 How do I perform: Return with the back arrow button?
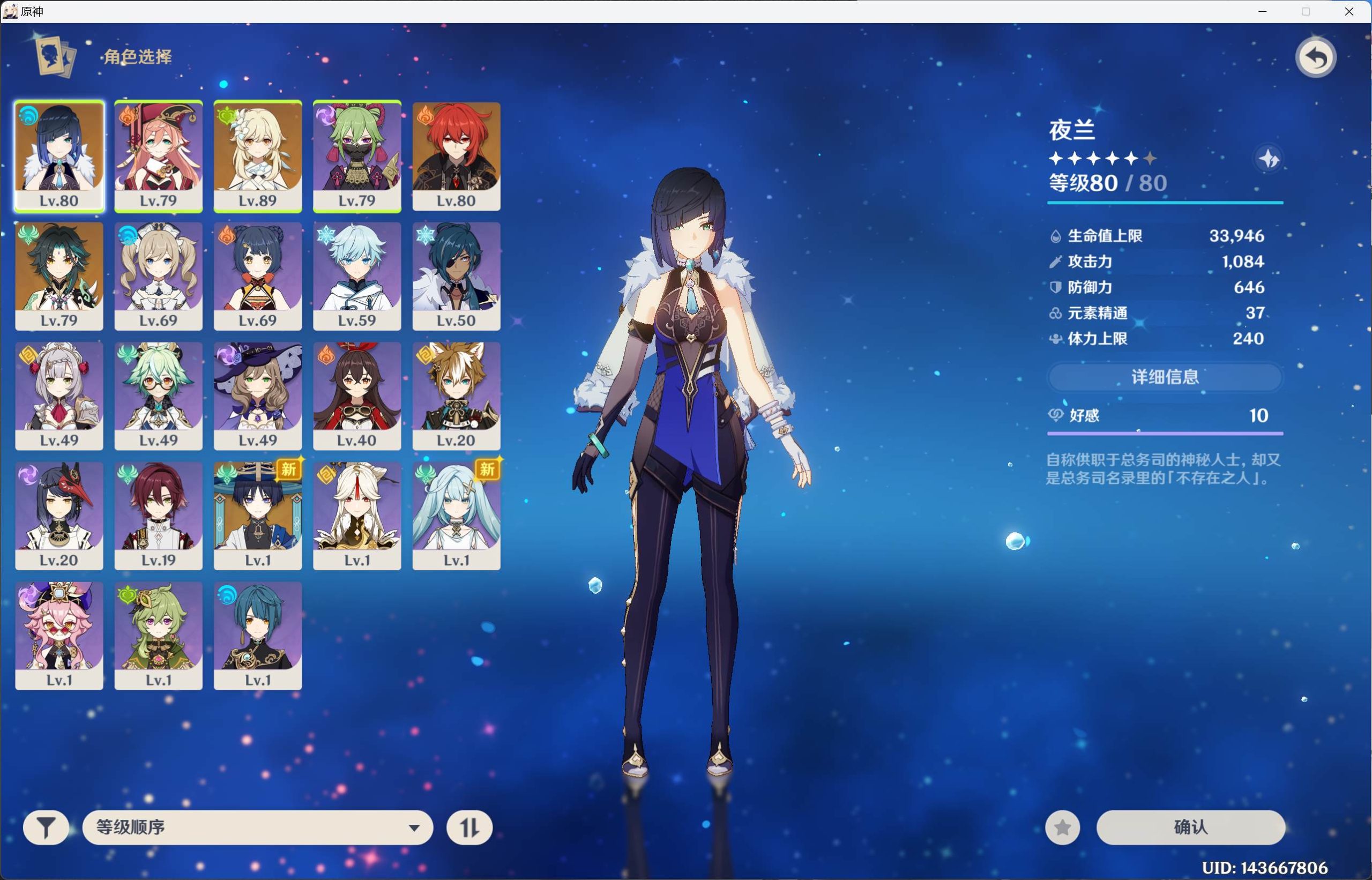[1315, 58]
